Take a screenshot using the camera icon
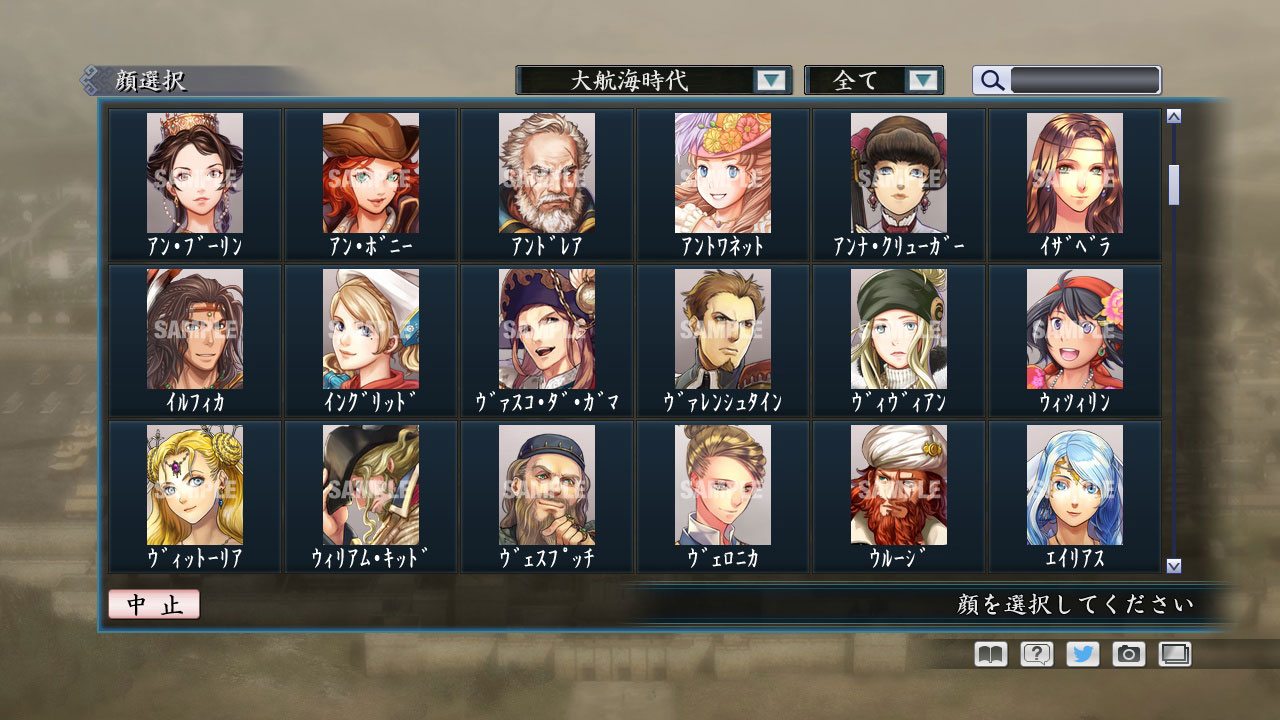The width and height of the screenshot is (1280, 720). 1127,653
